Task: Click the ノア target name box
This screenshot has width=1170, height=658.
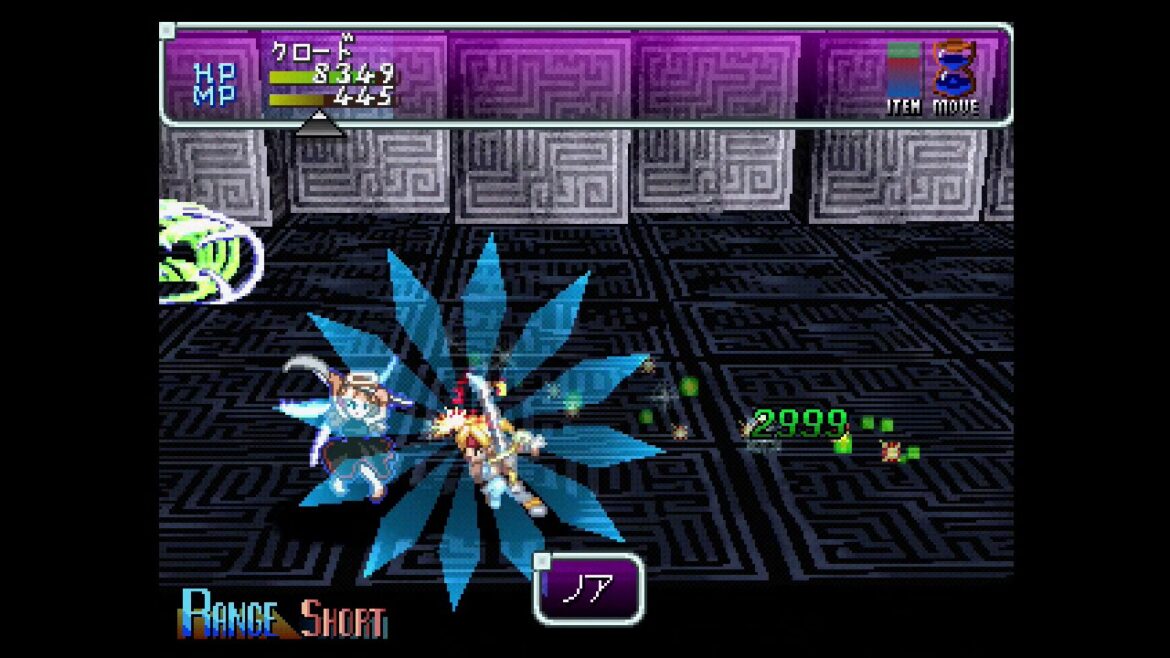Action: point(588,589)
